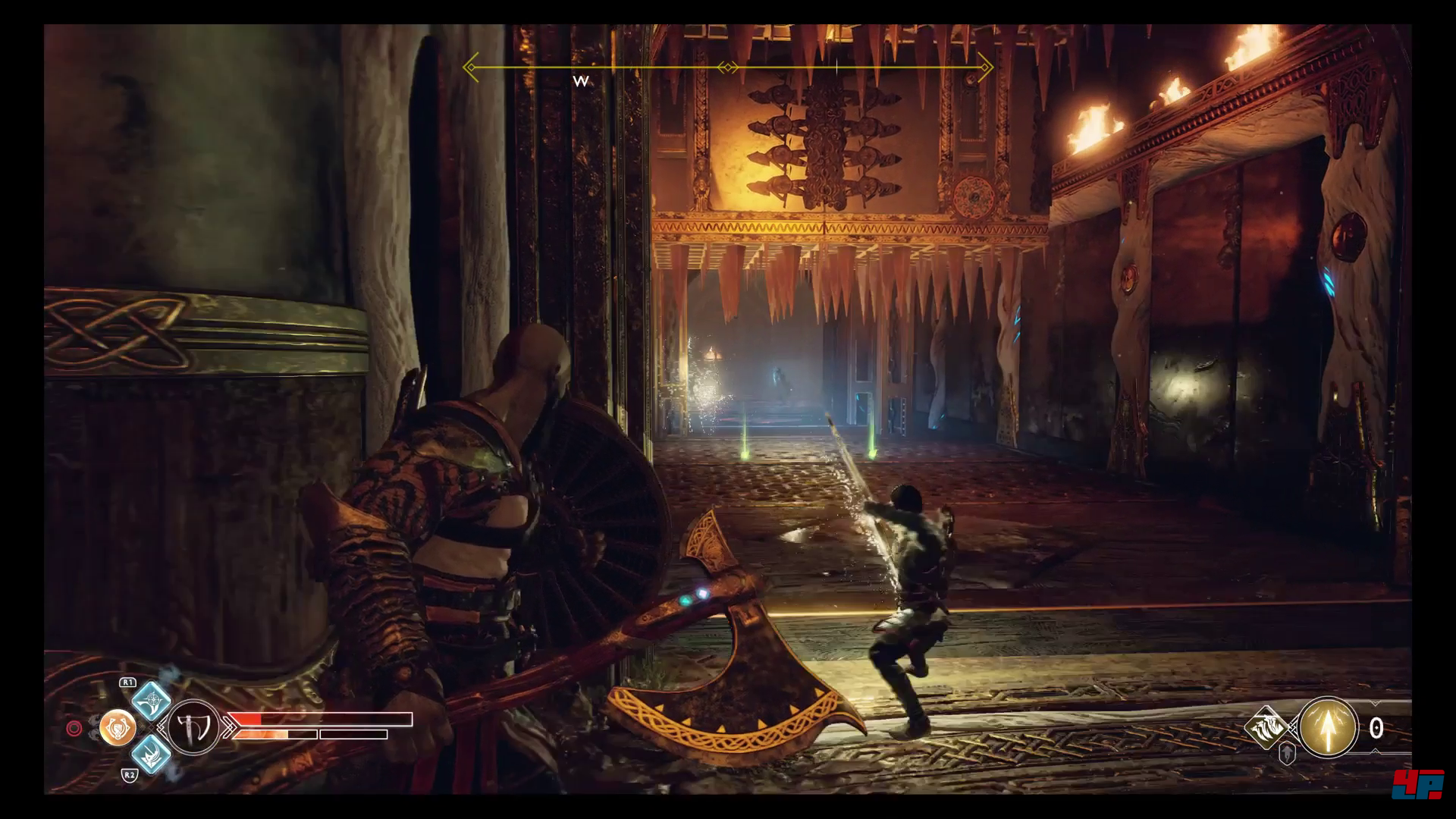The image size is (1456, 819).
Task: Select the shock arrow icon
Action: click(1328, 728)
